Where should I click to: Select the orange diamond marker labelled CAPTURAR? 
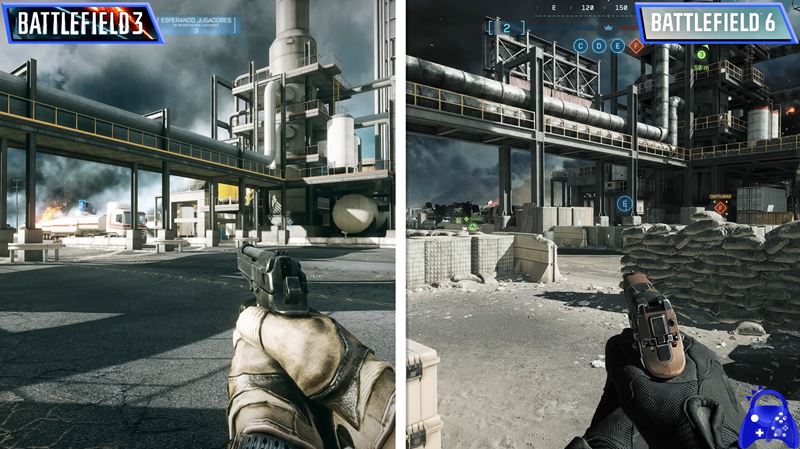click(720, 208)
